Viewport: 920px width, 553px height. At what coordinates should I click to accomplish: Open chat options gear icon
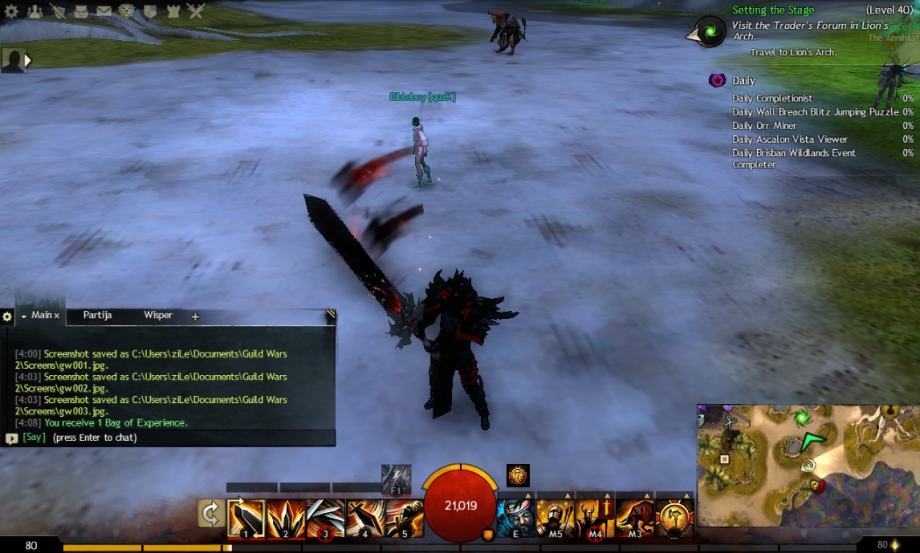(x=8, y=316)
